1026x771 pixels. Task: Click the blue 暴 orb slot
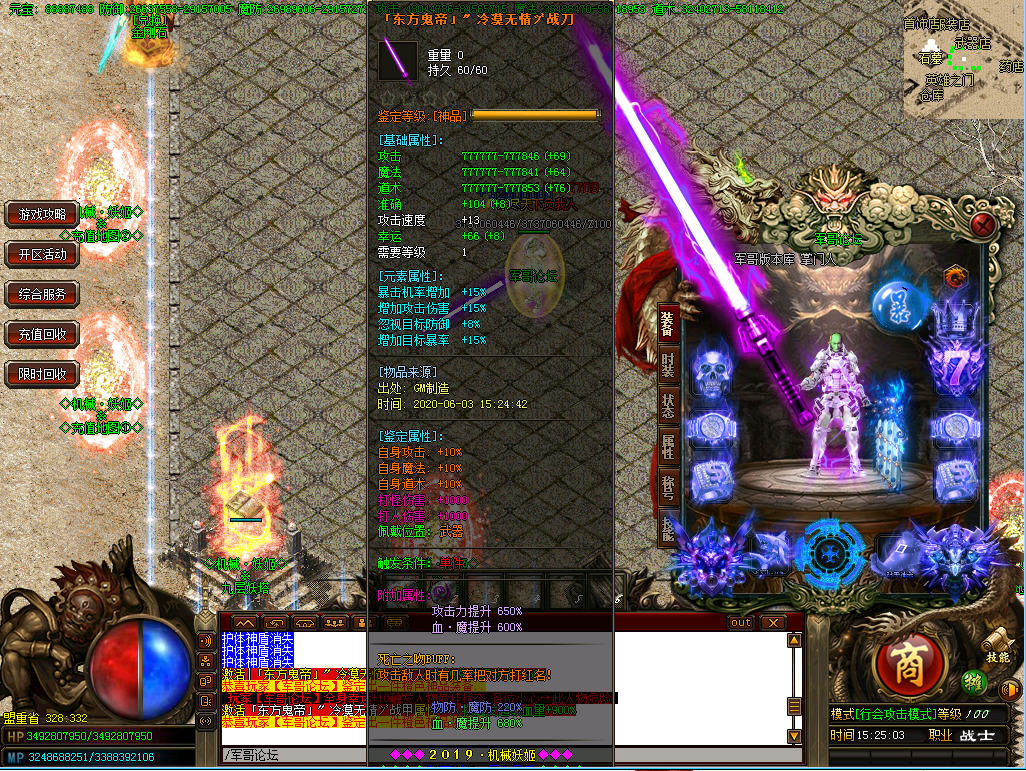[x=895, y=304]
